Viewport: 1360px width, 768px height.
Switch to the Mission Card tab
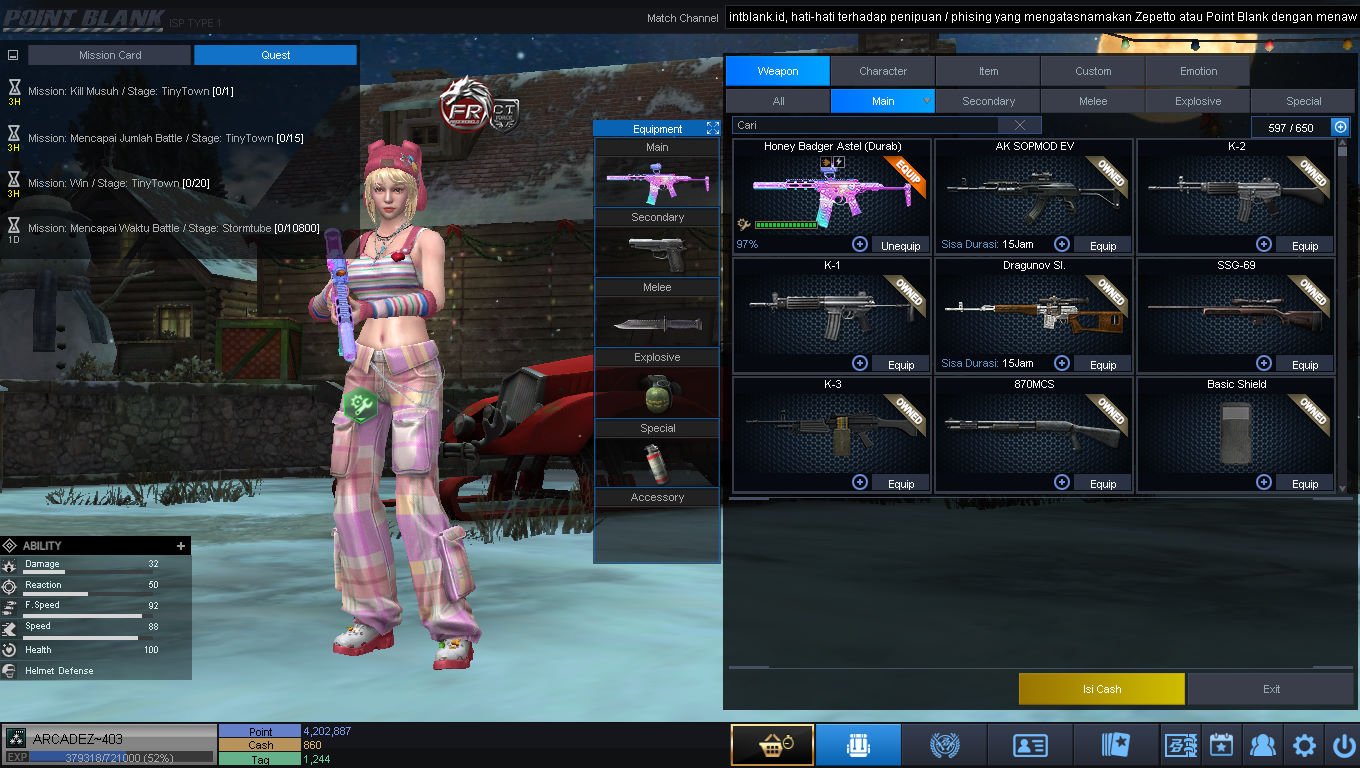click(110, 55)
